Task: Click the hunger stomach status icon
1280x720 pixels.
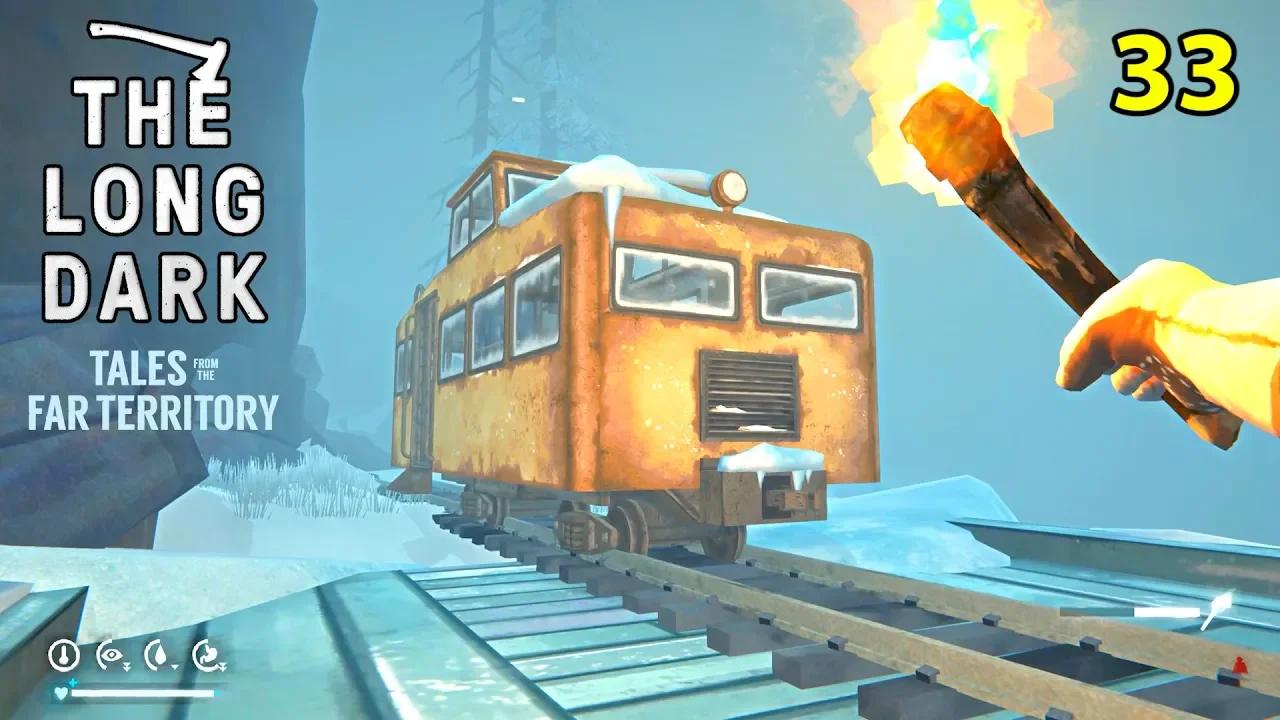Action: 208,654
